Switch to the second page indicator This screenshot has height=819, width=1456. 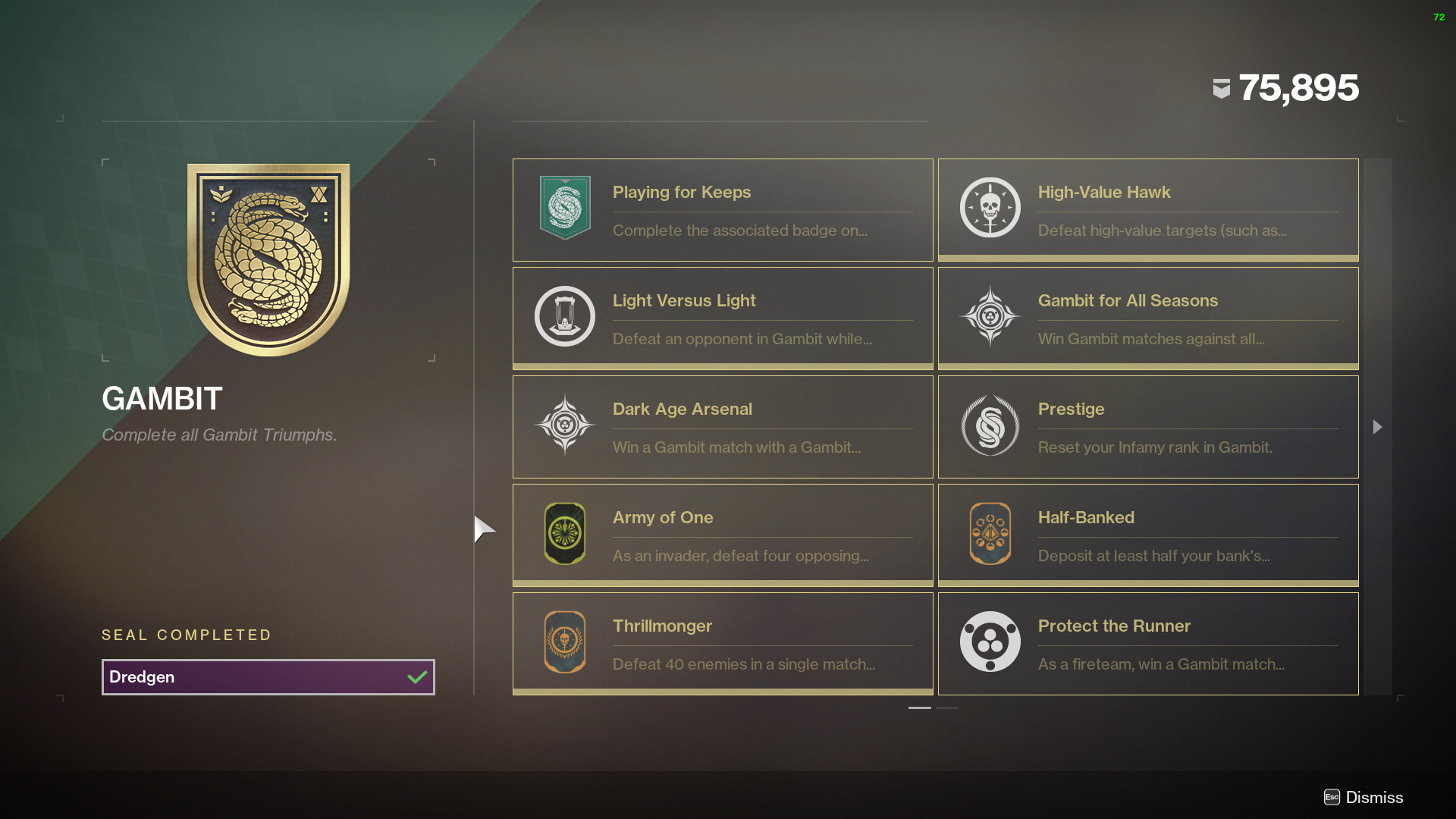coord(947,708)
